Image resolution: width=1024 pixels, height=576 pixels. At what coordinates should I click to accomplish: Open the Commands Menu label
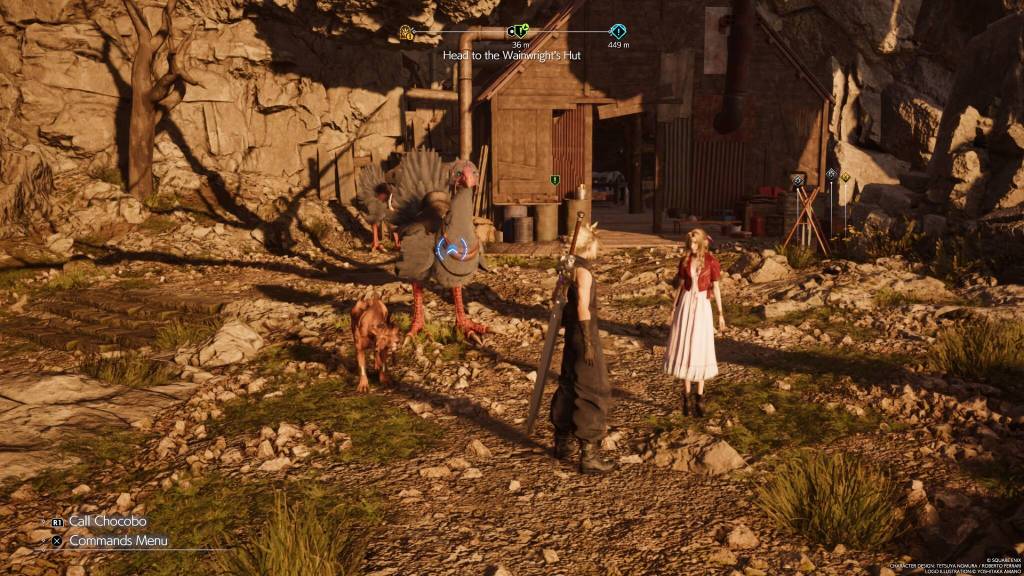tap(117, 541)
